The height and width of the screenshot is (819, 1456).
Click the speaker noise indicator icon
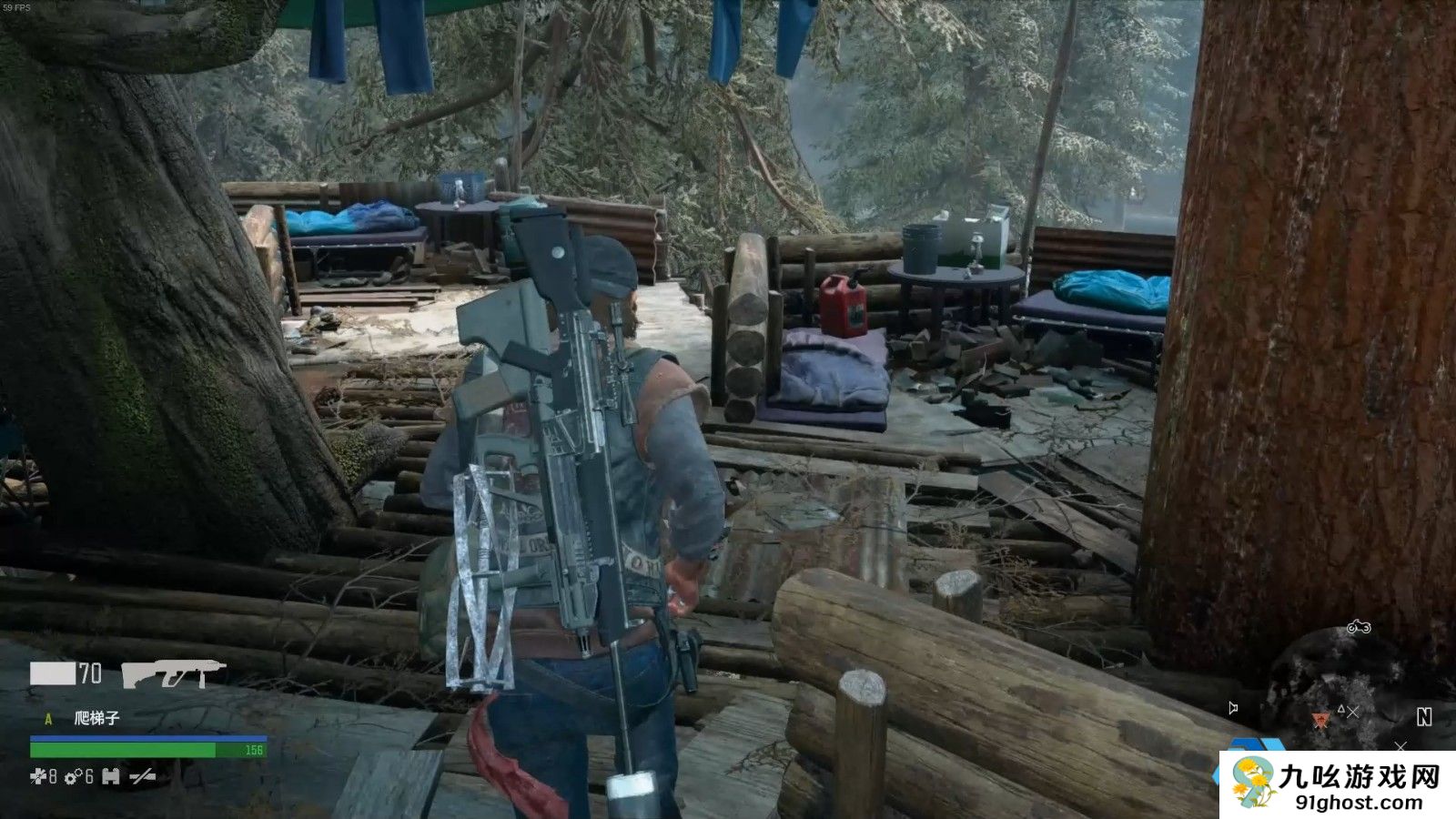pos(1233,708)
